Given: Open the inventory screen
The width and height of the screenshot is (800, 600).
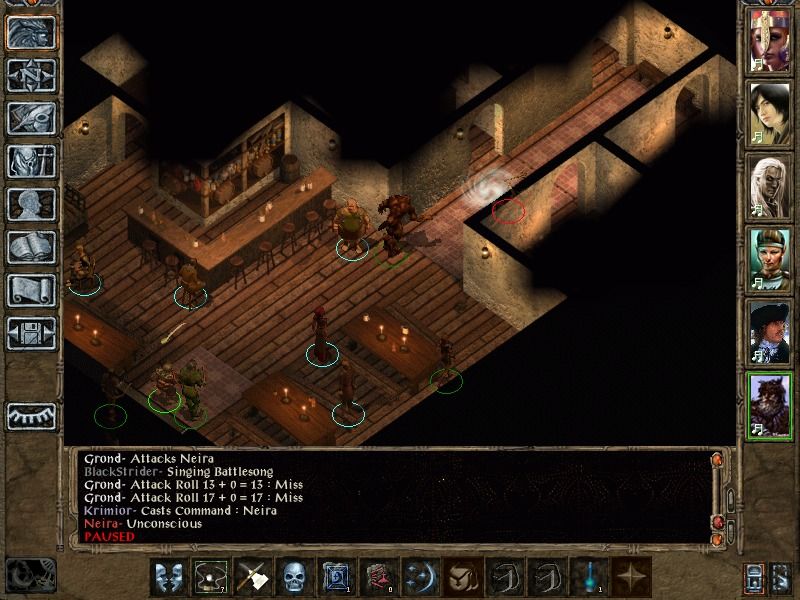Looking at the screenshot, I should (31, 161).
